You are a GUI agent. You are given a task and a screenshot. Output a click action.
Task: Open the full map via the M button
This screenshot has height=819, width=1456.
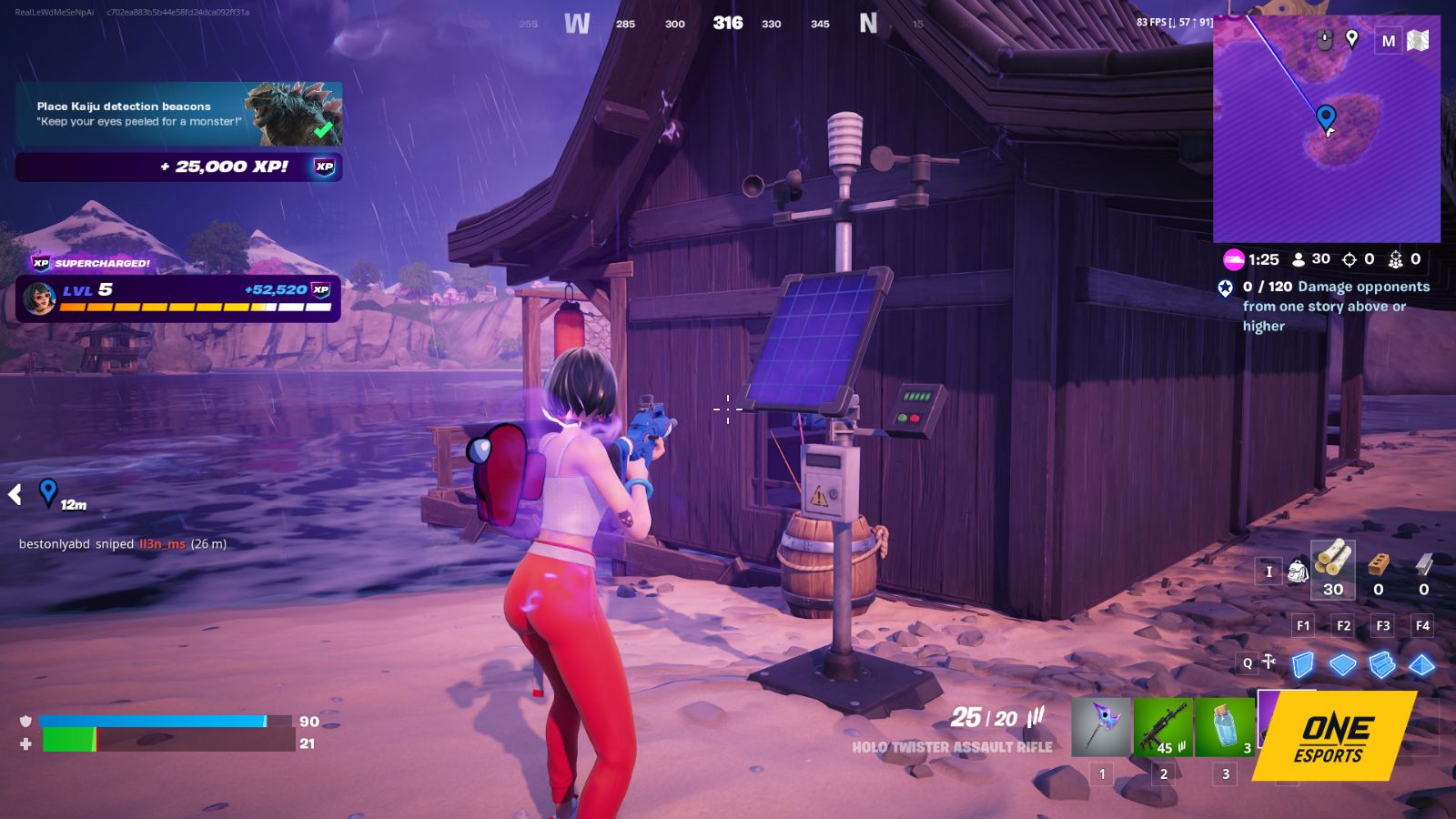click(x=1389, y=40)
